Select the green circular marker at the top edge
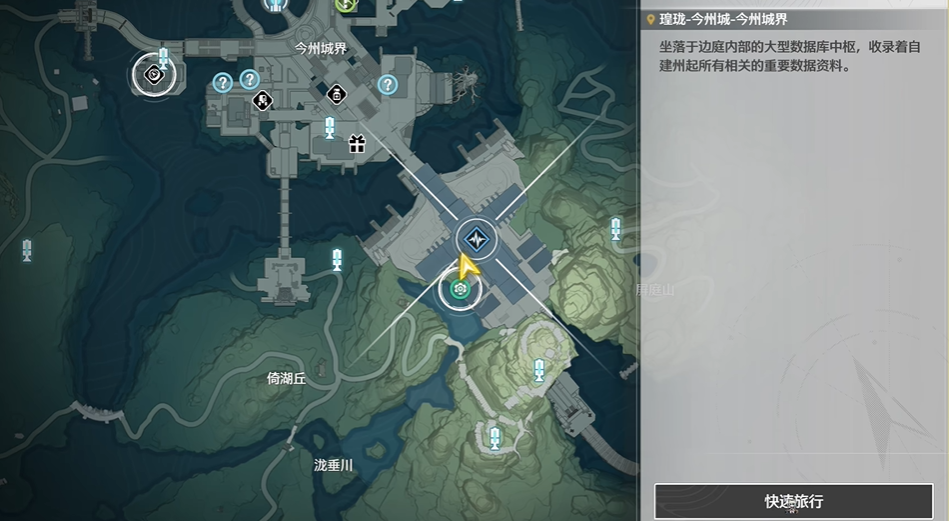 click(x=347, y=4)
